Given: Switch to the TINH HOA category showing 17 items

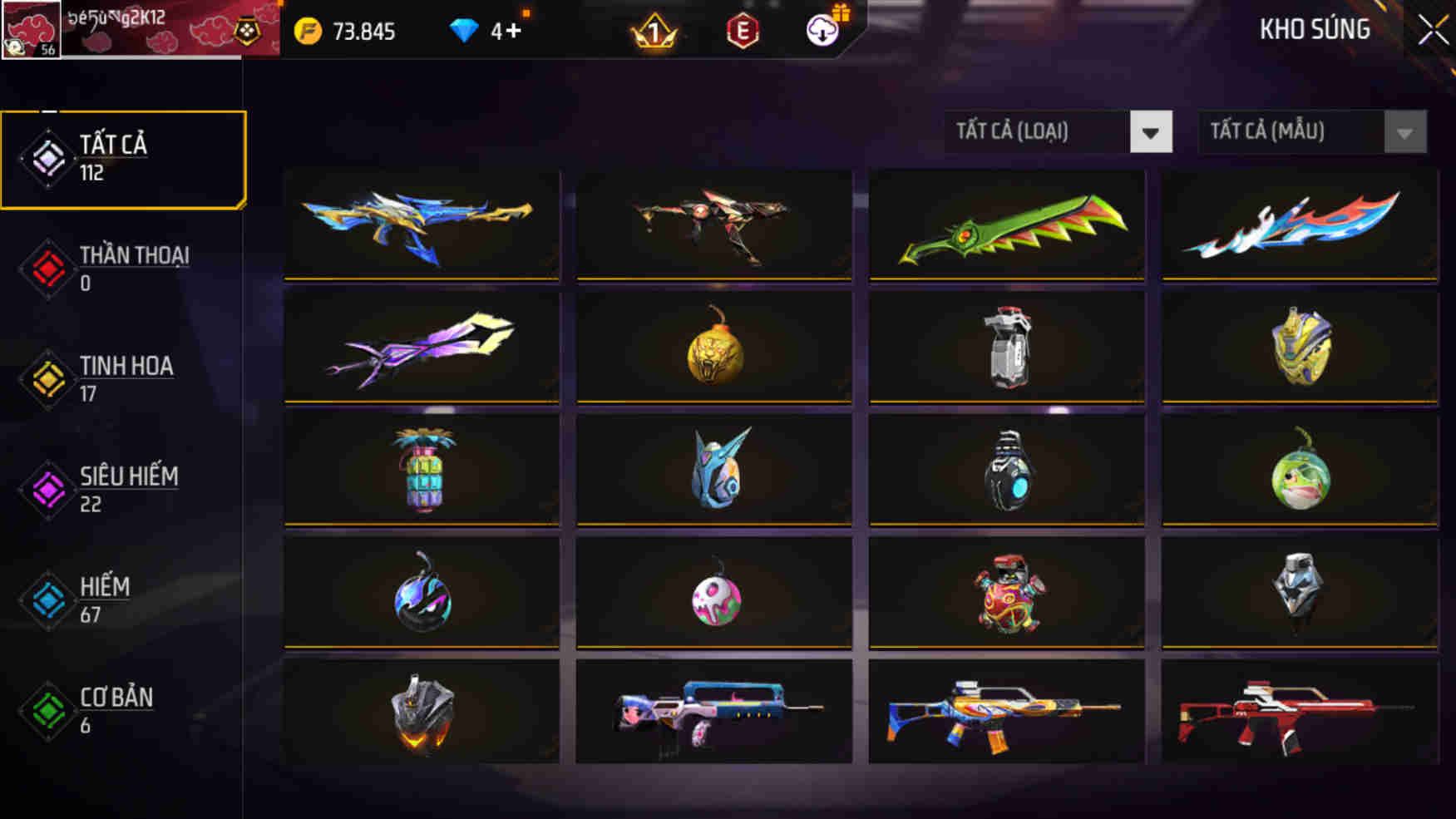Looking at the screenshot, I should 125,378.
